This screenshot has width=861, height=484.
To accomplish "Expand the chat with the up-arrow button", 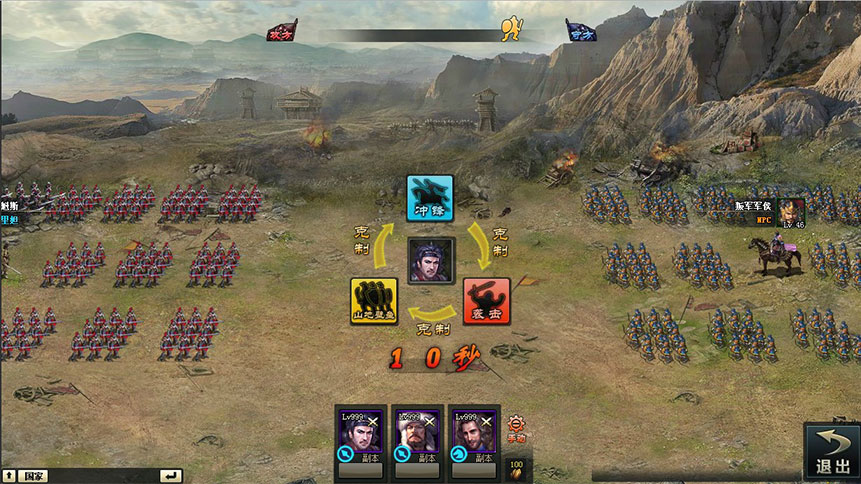I will pyautogui.click(x=9, y=476).
